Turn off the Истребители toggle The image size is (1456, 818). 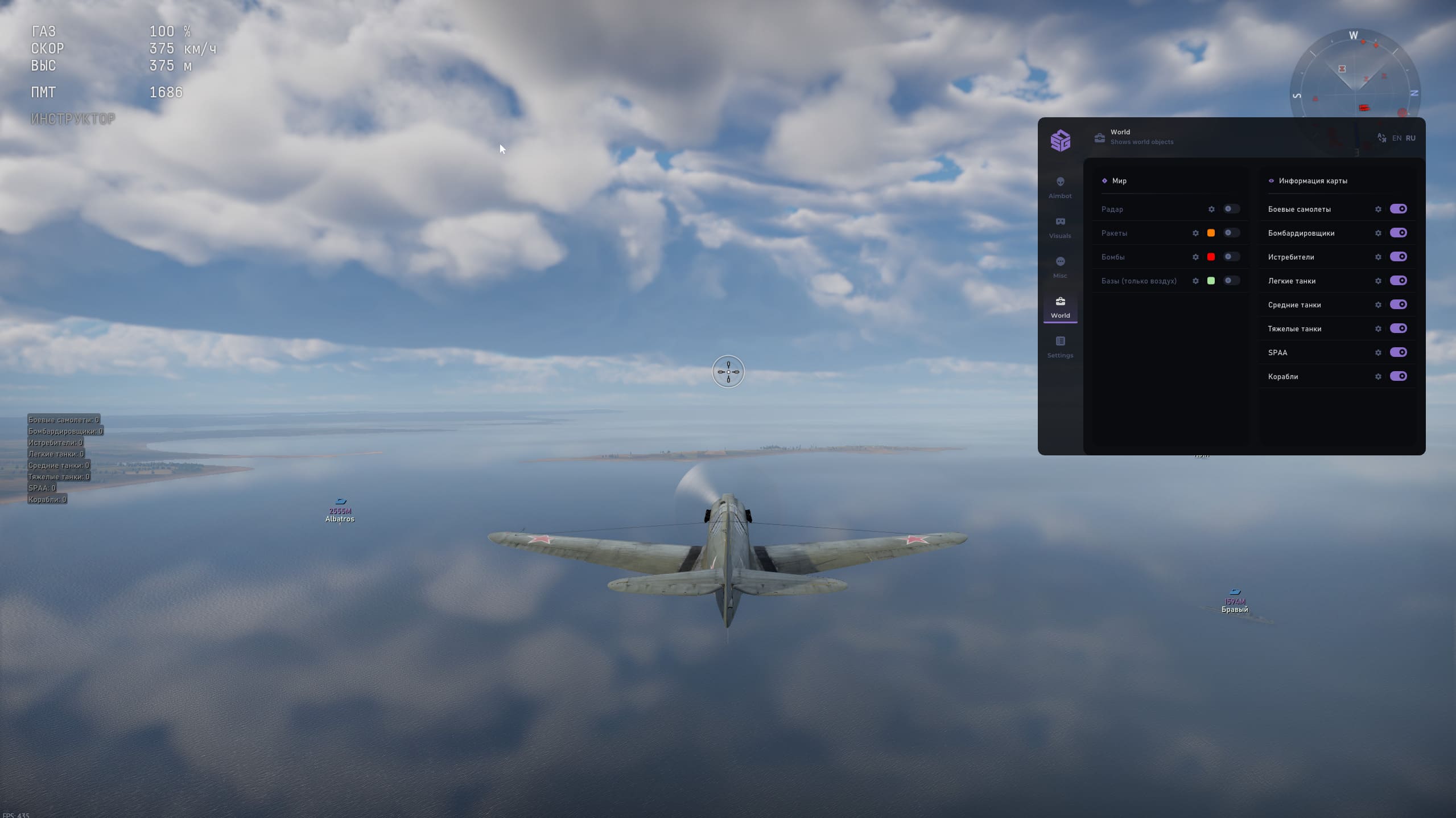click(1398, 257)
